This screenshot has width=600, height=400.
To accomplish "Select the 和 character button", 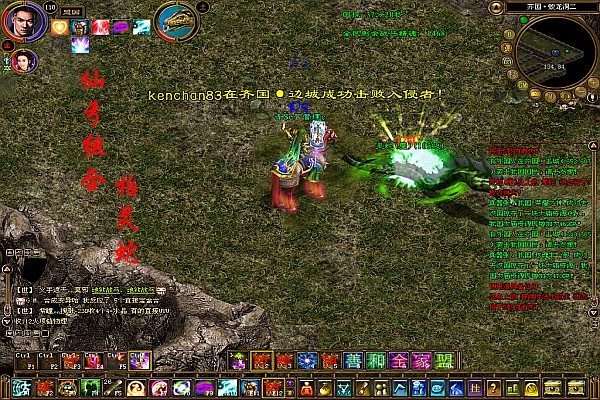I will point(375,360).
